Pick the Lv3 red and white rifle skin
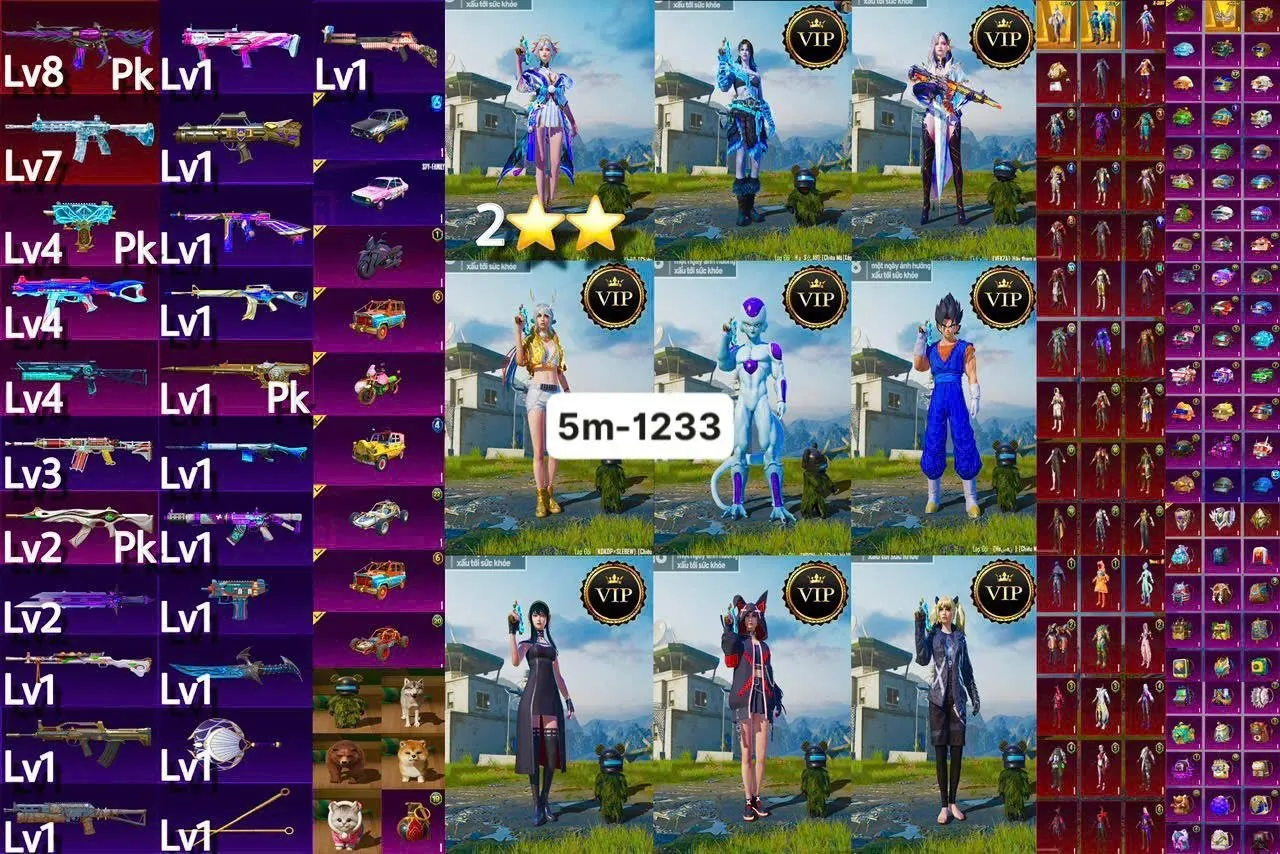 (78, 450)
